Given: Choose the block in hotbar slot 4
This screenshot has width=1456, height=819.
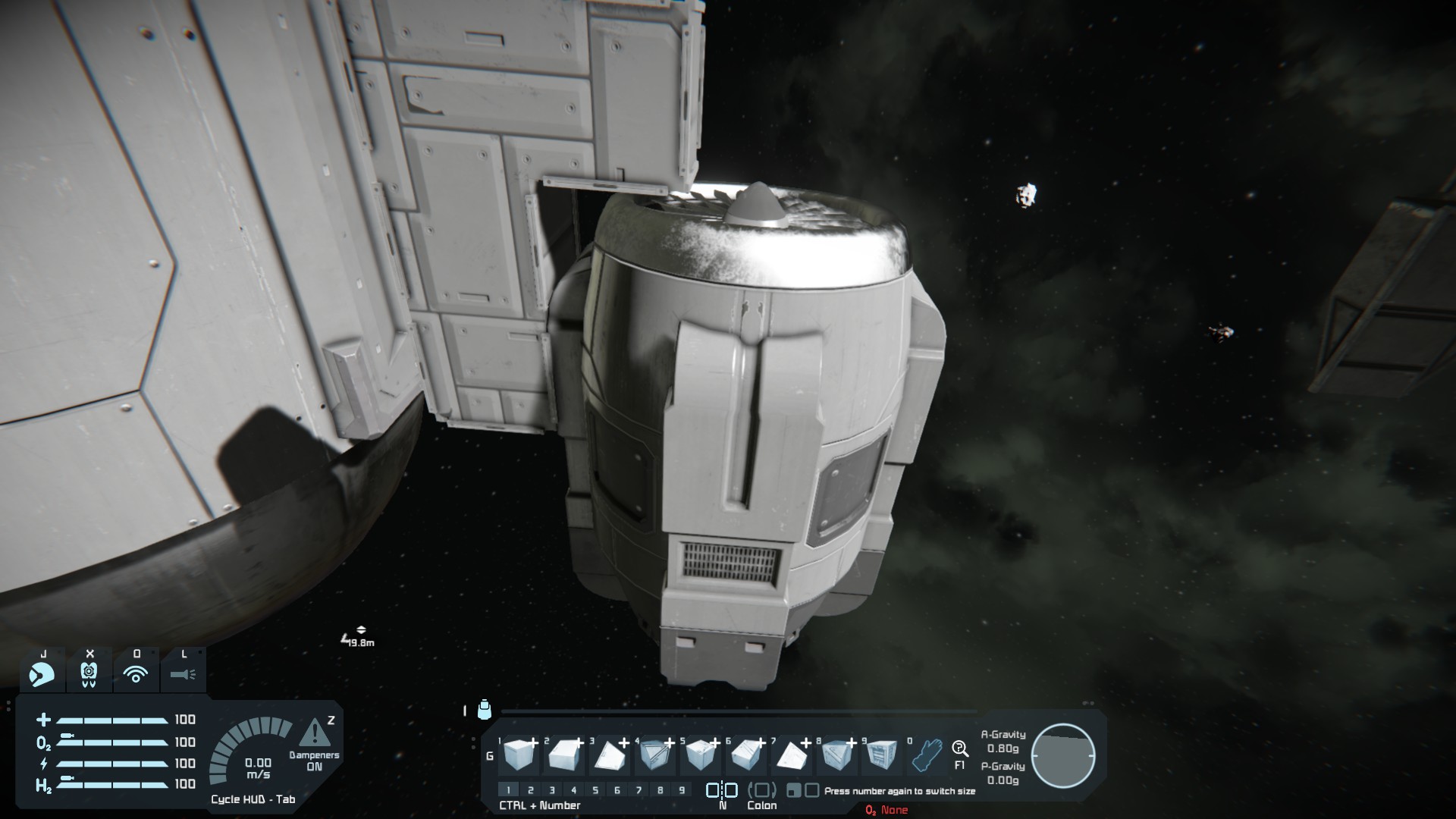Looking at the screenshot, I should pos(654,754).
